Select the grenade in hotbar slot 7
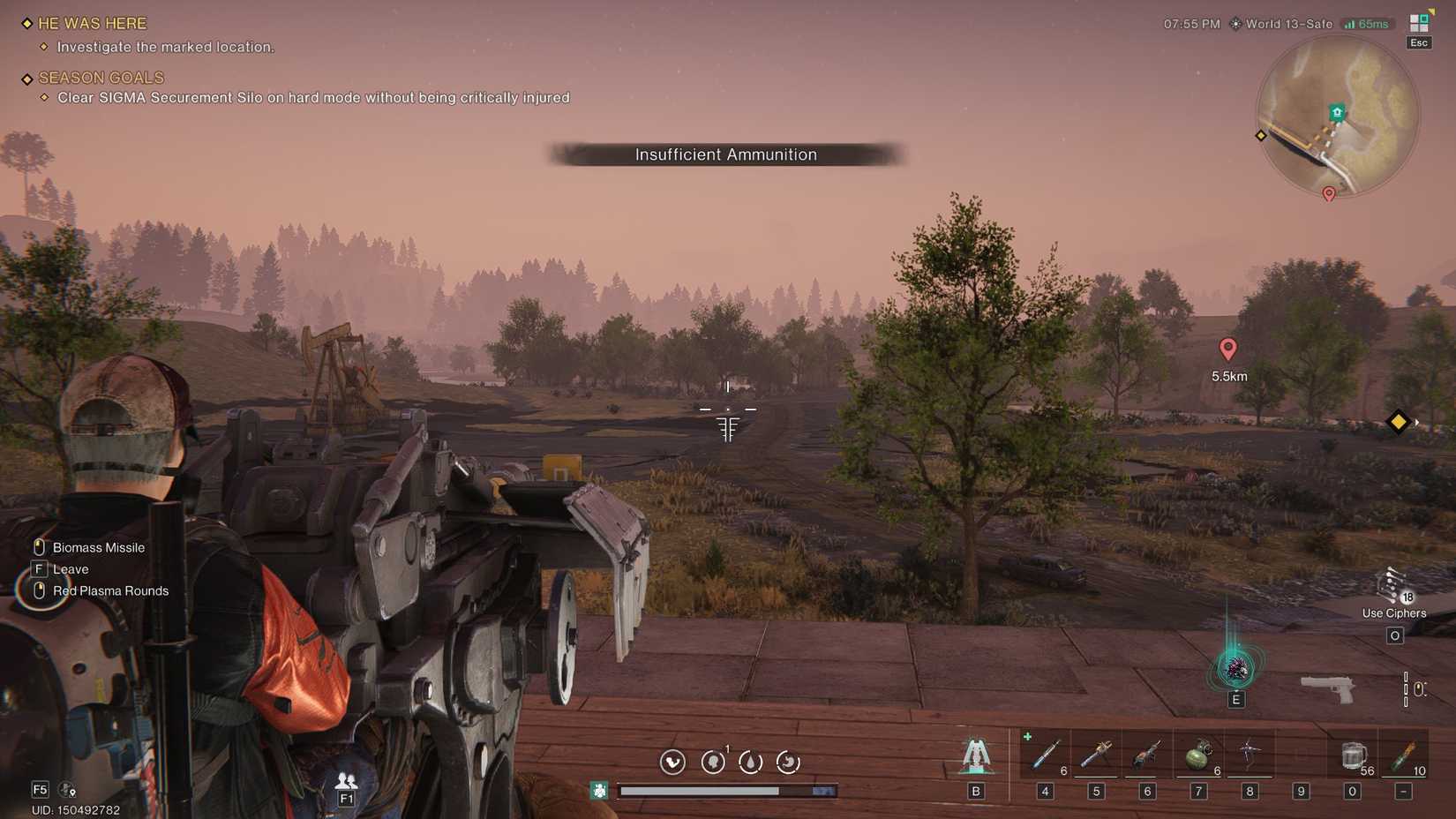Image resolution: width=1456 pixels, height=819 pixels. (x=1198, y=755)
